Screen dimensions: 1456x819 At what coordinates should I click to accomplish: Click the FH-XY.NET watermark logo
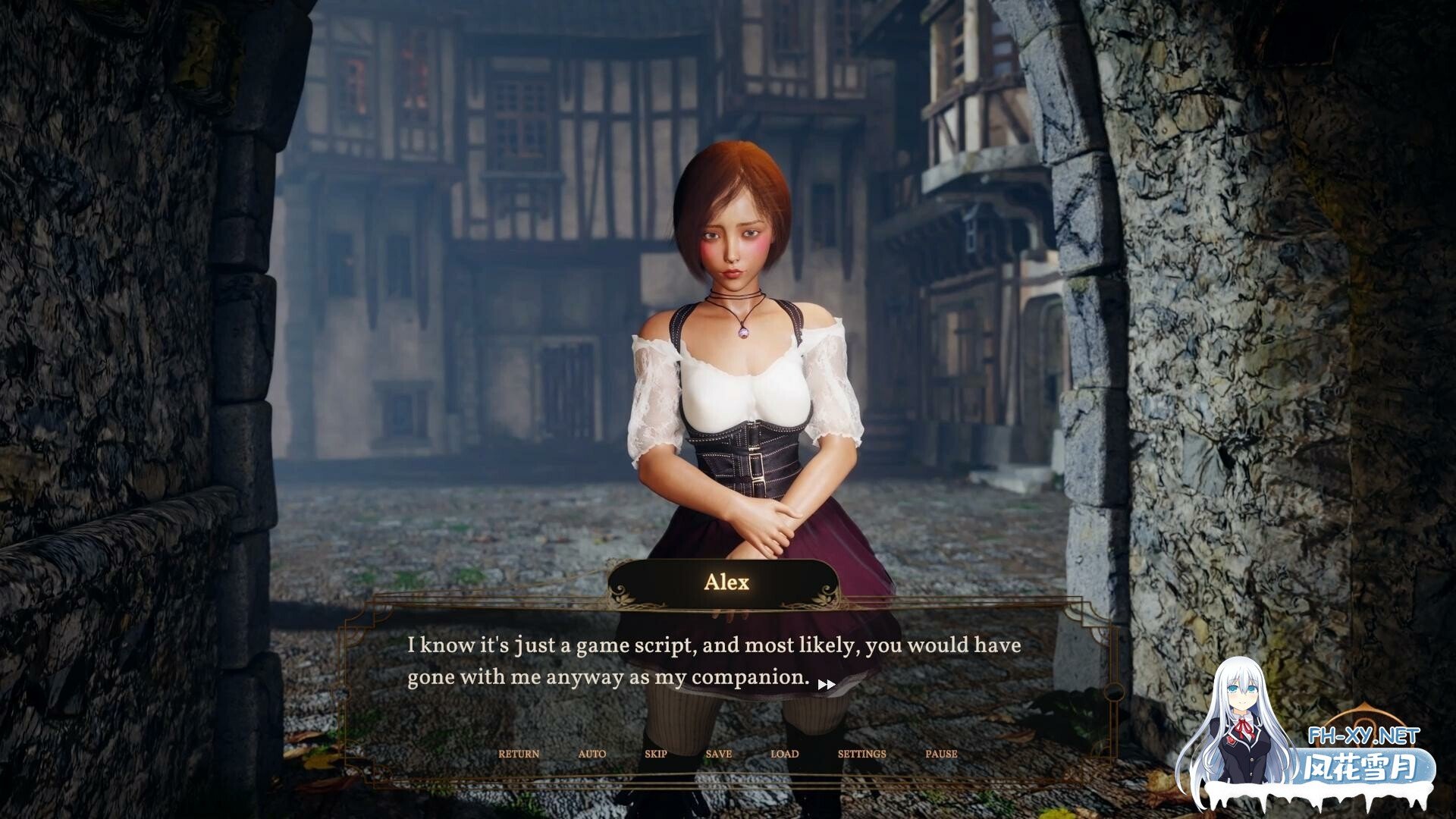[x=1363, y=736]
